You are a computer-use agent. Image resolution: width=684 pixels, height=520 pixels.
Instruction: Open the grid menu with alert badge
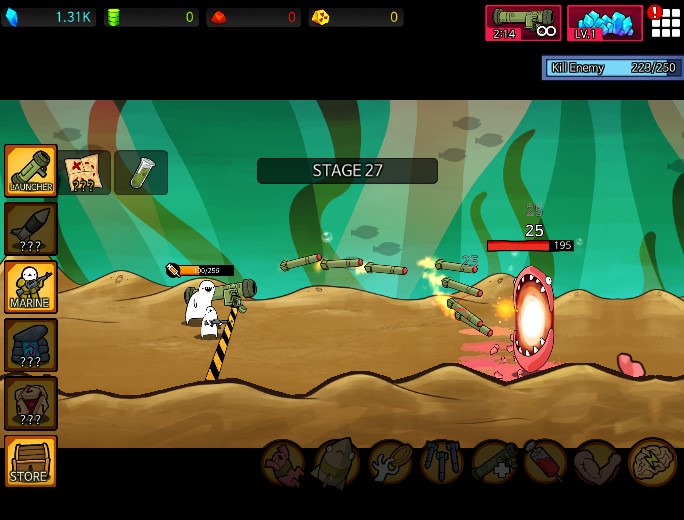665,22
